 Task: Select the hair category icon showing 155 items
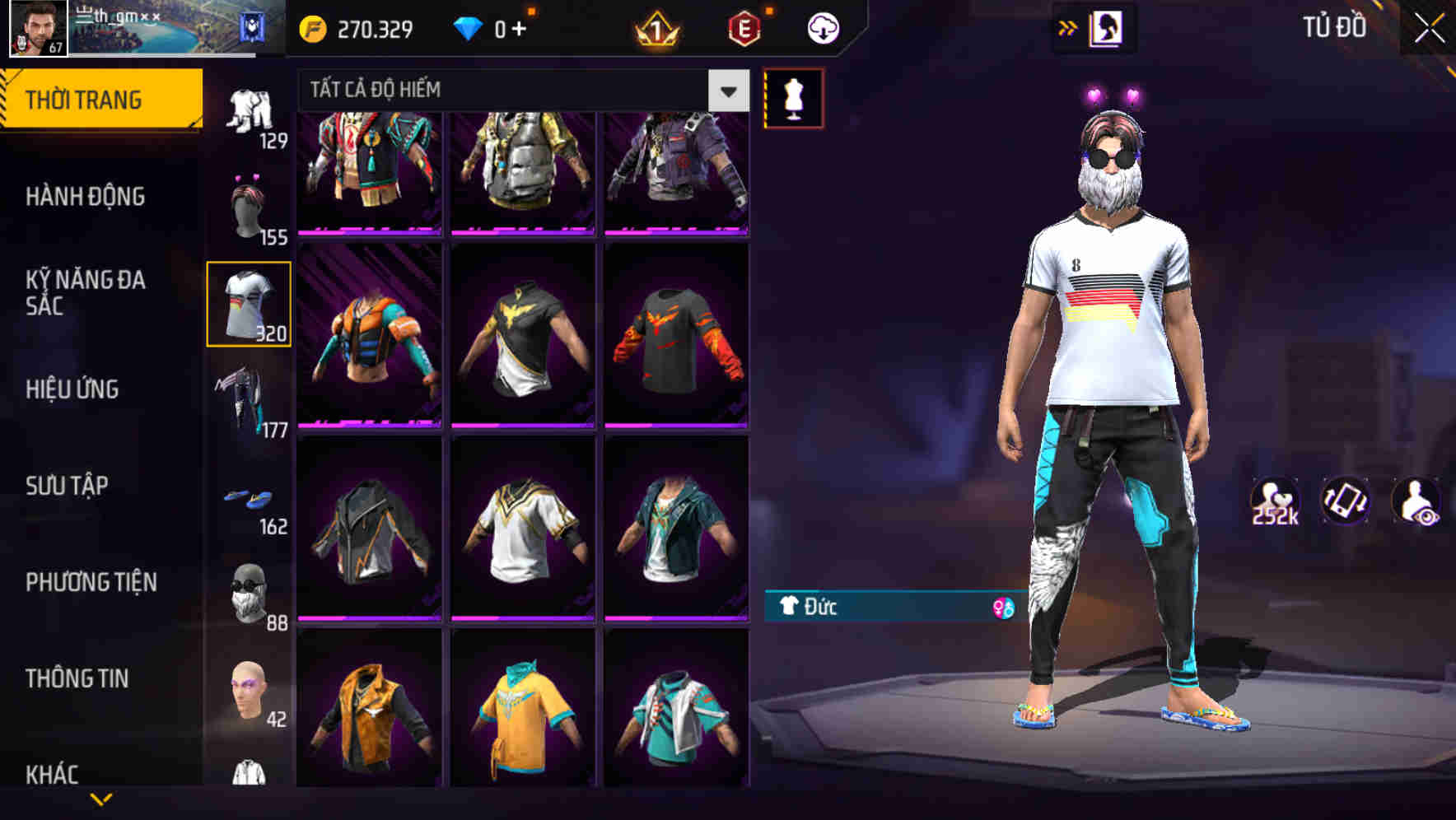point(249,204)
